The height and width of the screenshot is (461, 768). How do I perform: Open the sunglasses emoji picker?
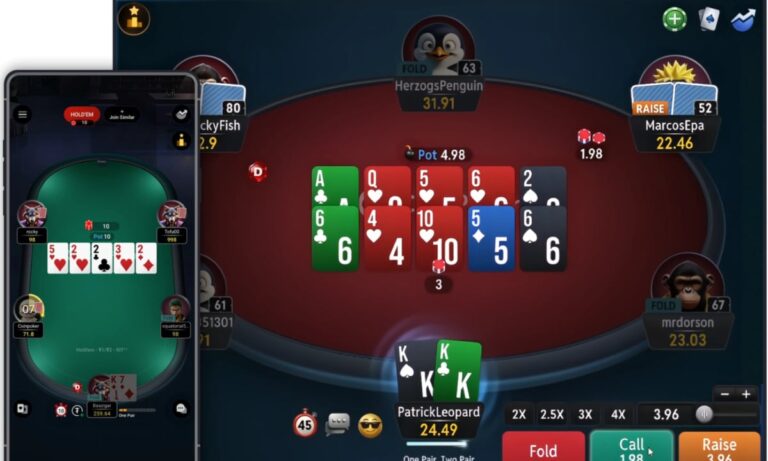[x=370, y=425]
